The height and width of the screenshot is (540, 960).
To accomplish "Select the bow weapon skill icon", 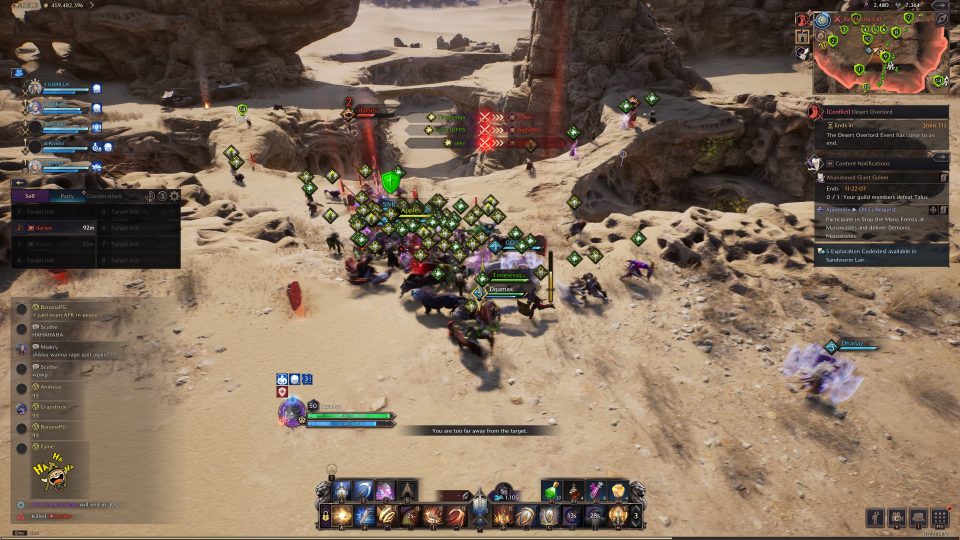I will pyautogui.click(x=363, y=491).
